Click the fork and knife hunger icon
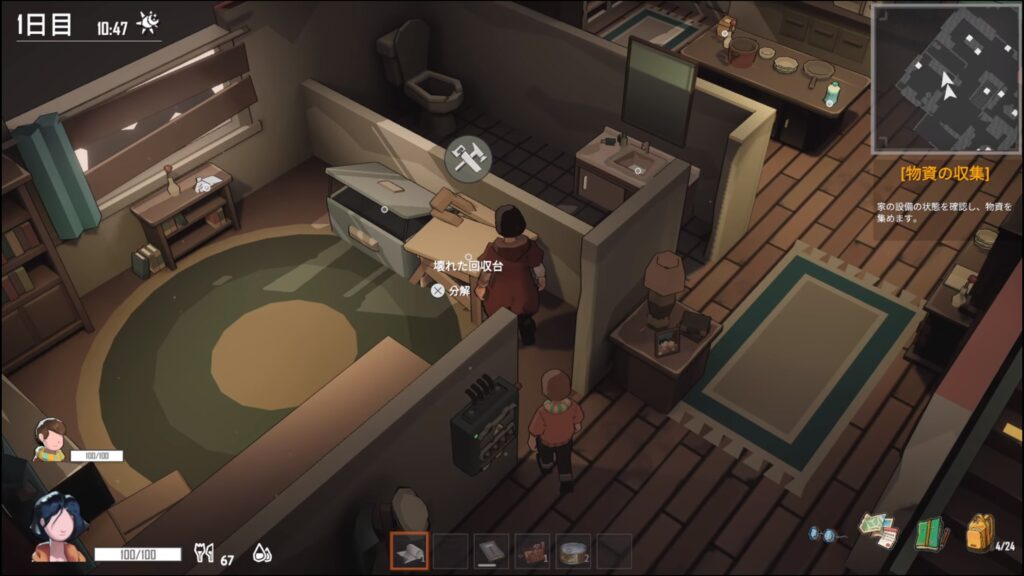 coord(204,553)
